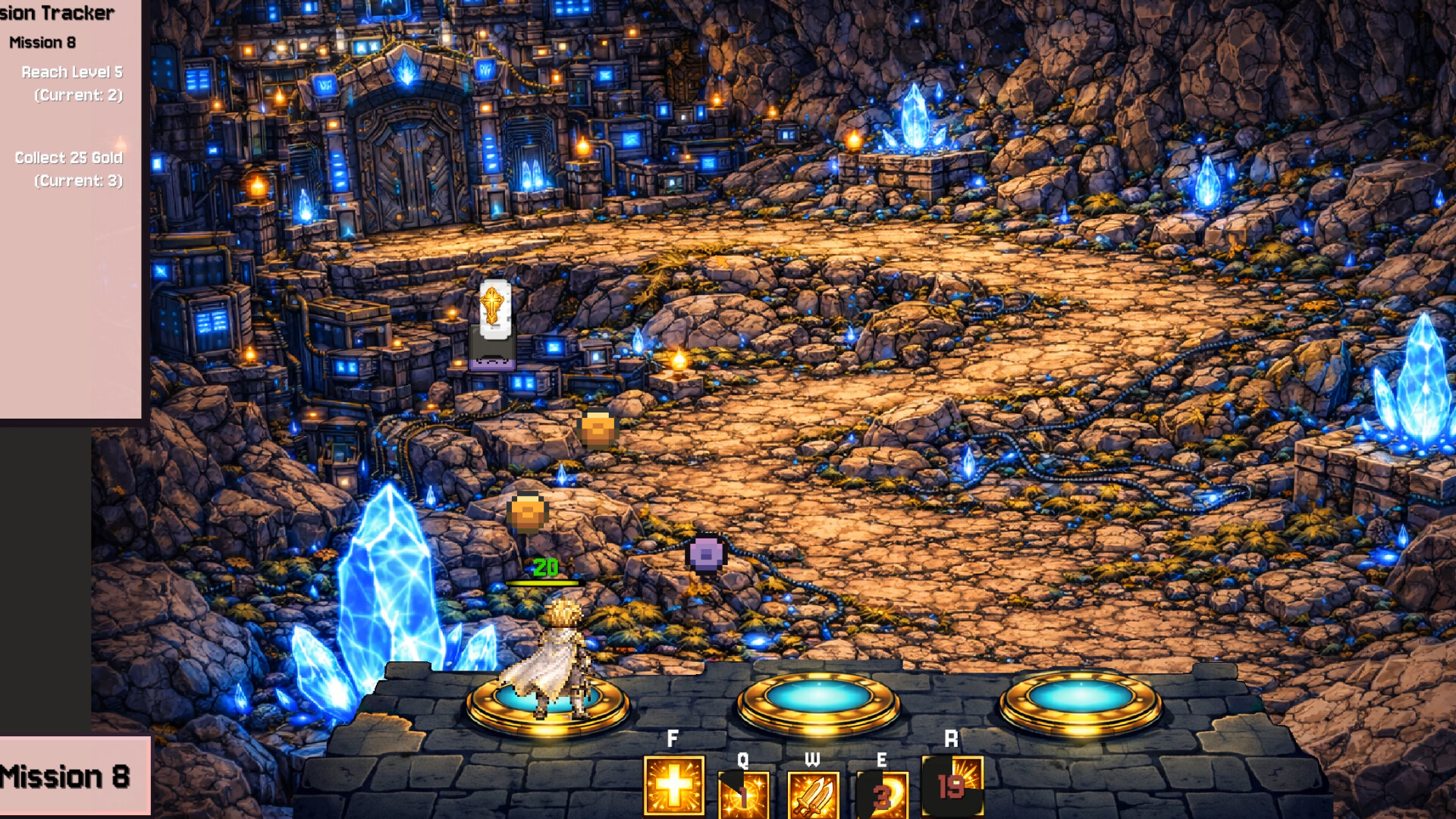Click the Collect 25 Gold objective
Viewport: 1456px width, 819px height.
(x=69, y=158)
